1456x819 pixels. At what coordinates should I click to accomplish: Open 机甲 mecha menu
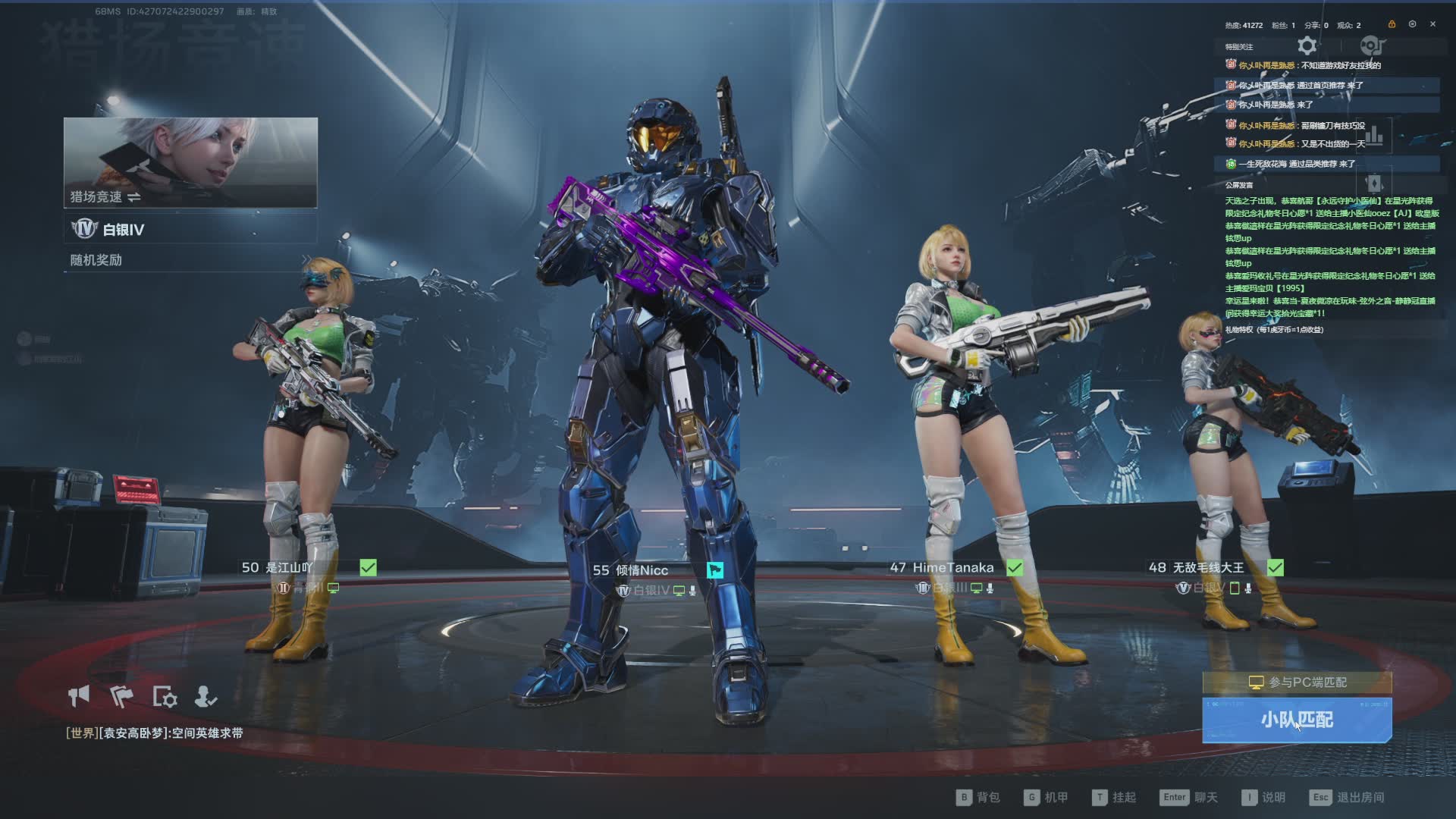pos(1046,797)
